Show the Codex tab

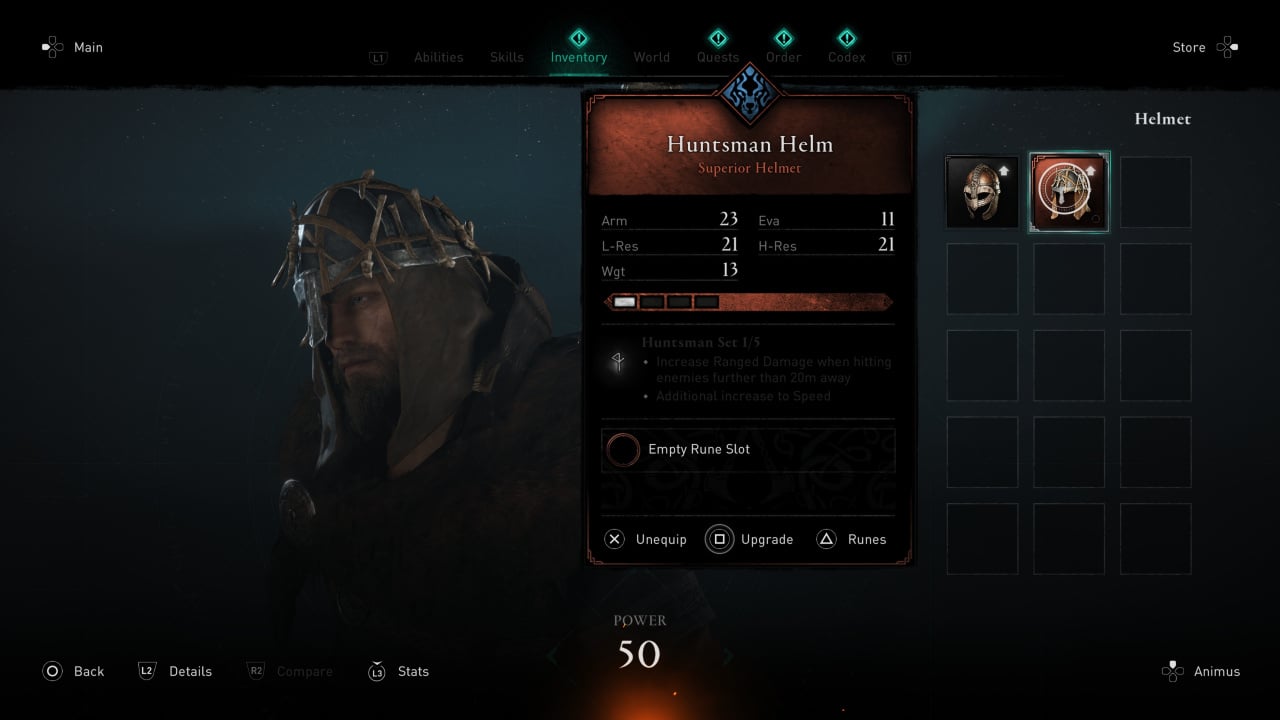click(846, 57)
